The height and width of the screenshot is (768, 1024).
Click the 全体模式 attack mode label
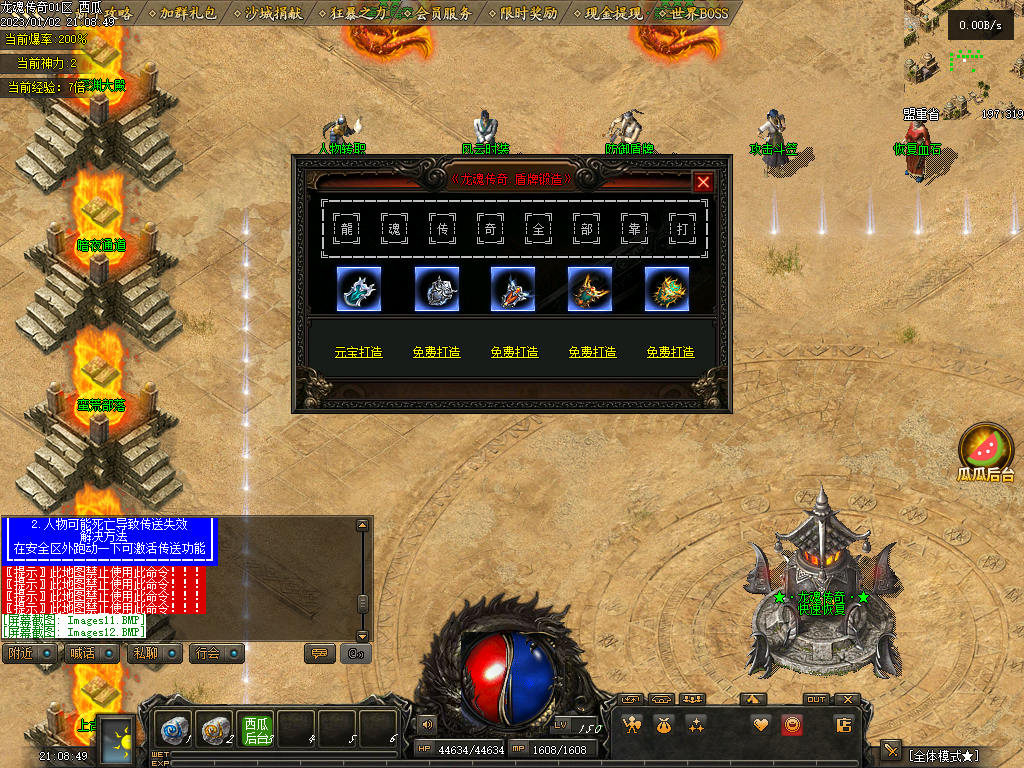(944, 755)
